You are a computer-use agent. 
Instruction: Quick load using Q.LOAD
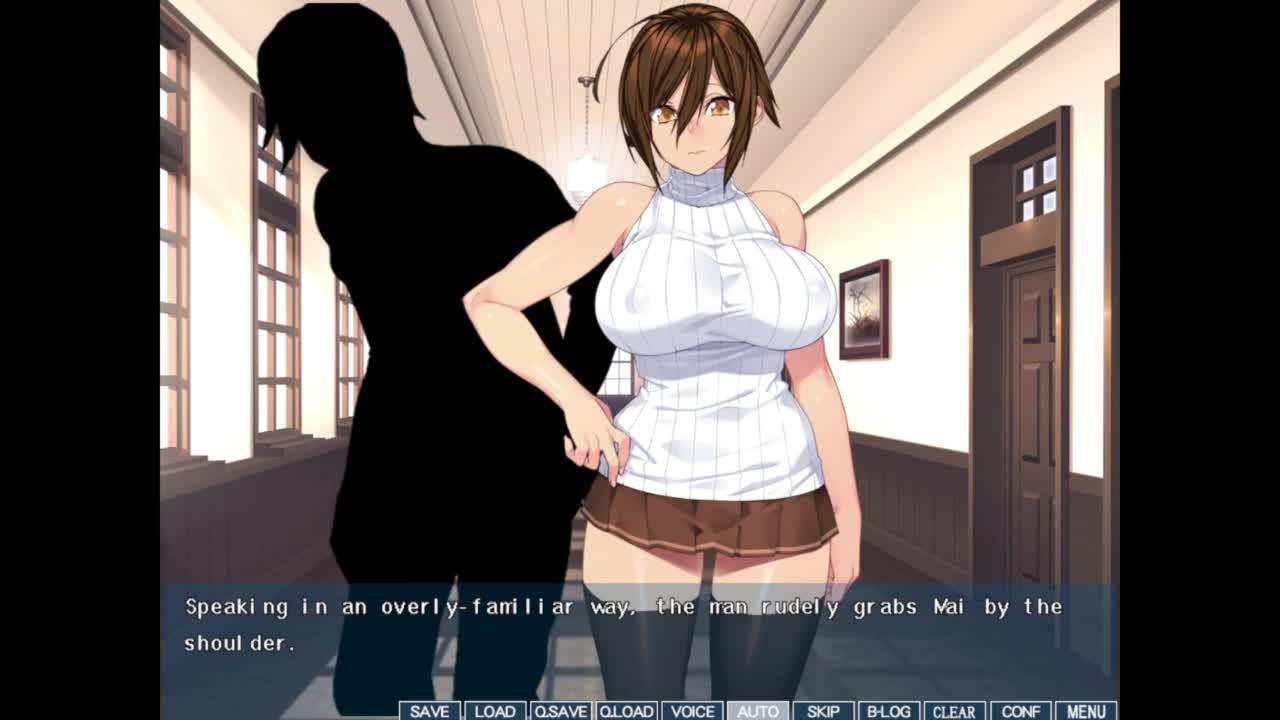click(x=626, y=711)
